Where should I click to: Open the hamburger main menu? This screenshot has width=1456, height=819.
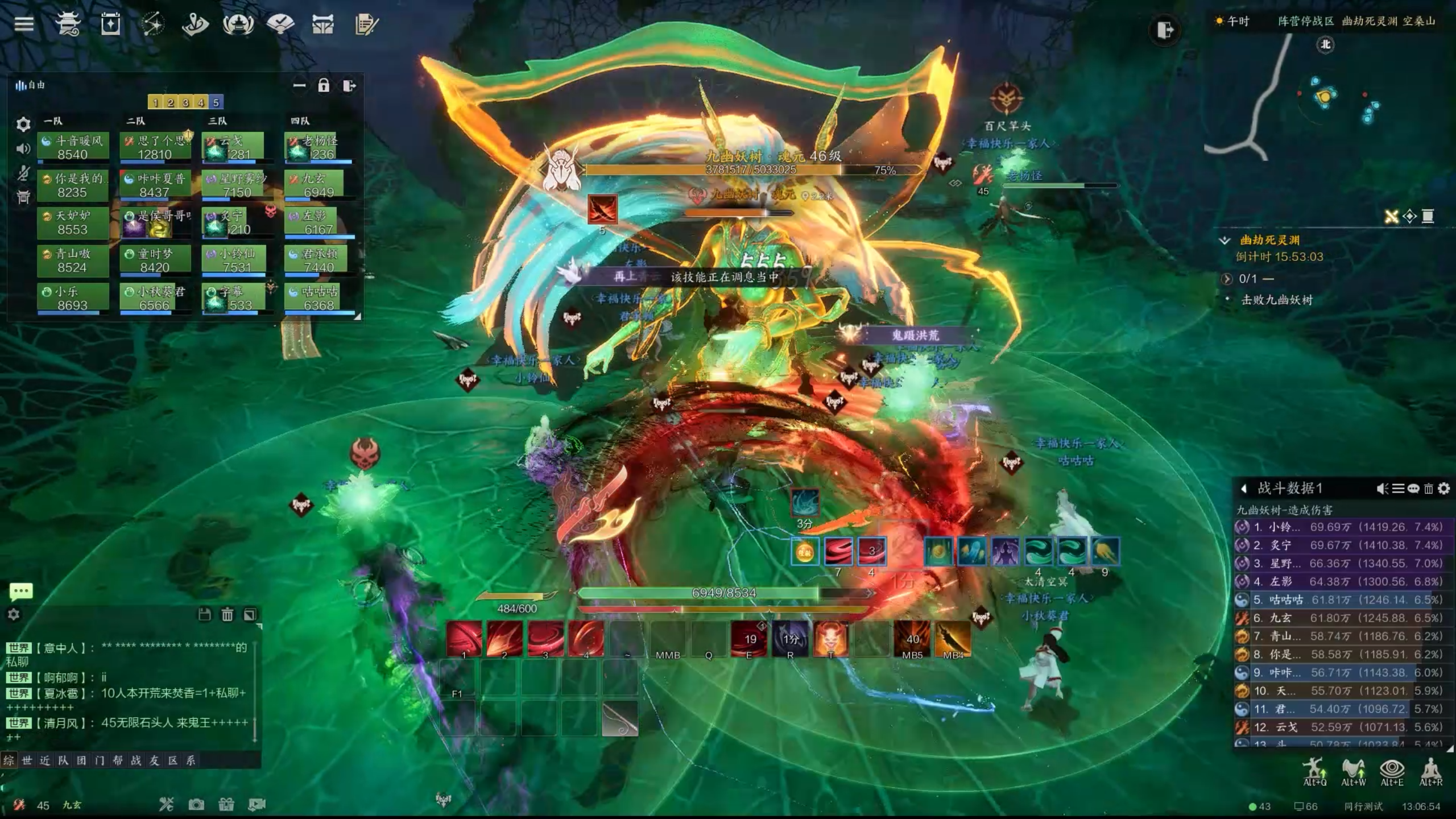pos(24,24)
